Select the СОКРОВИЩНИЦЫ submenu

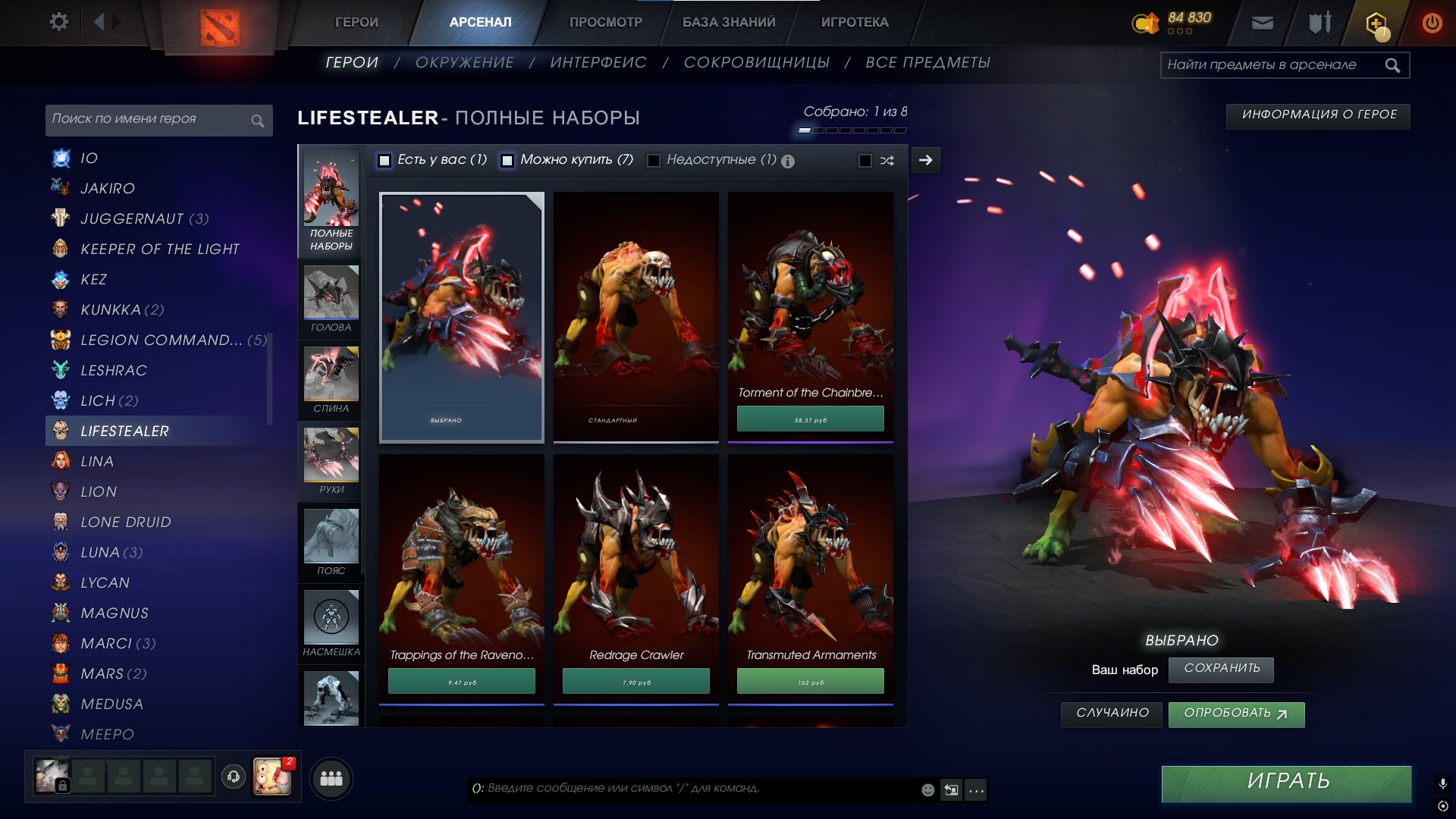click(x=756, y=63)
